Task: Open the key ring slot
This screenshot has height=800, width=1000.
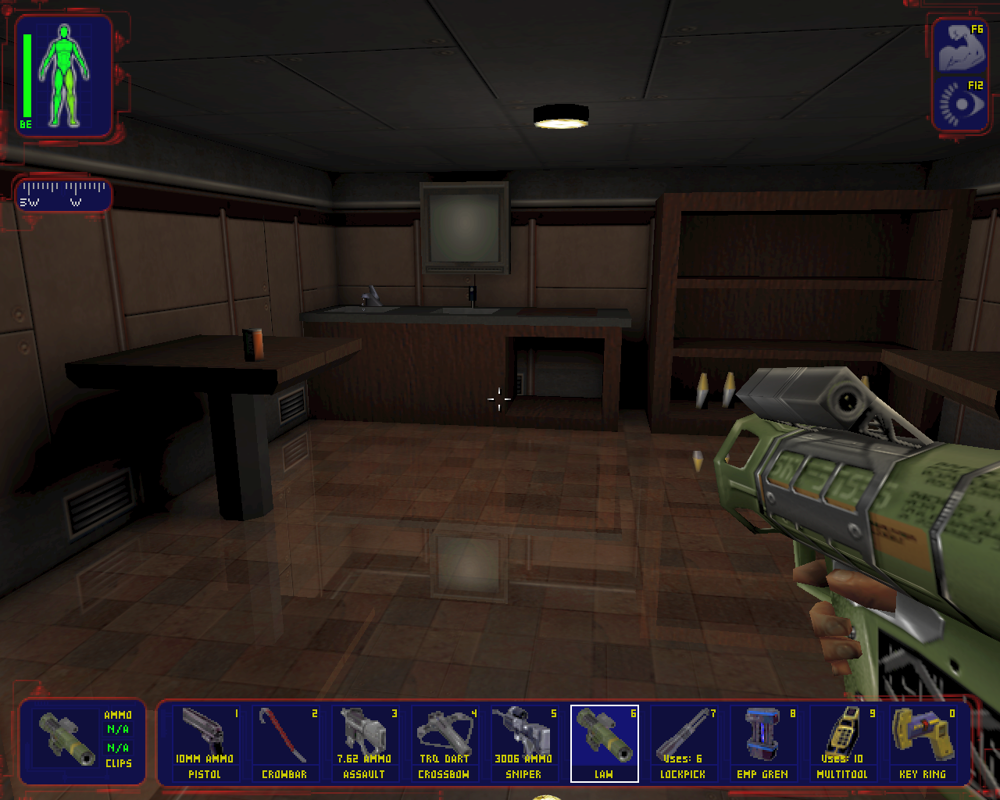Action: pyautogui.click(x=921, y=743)
